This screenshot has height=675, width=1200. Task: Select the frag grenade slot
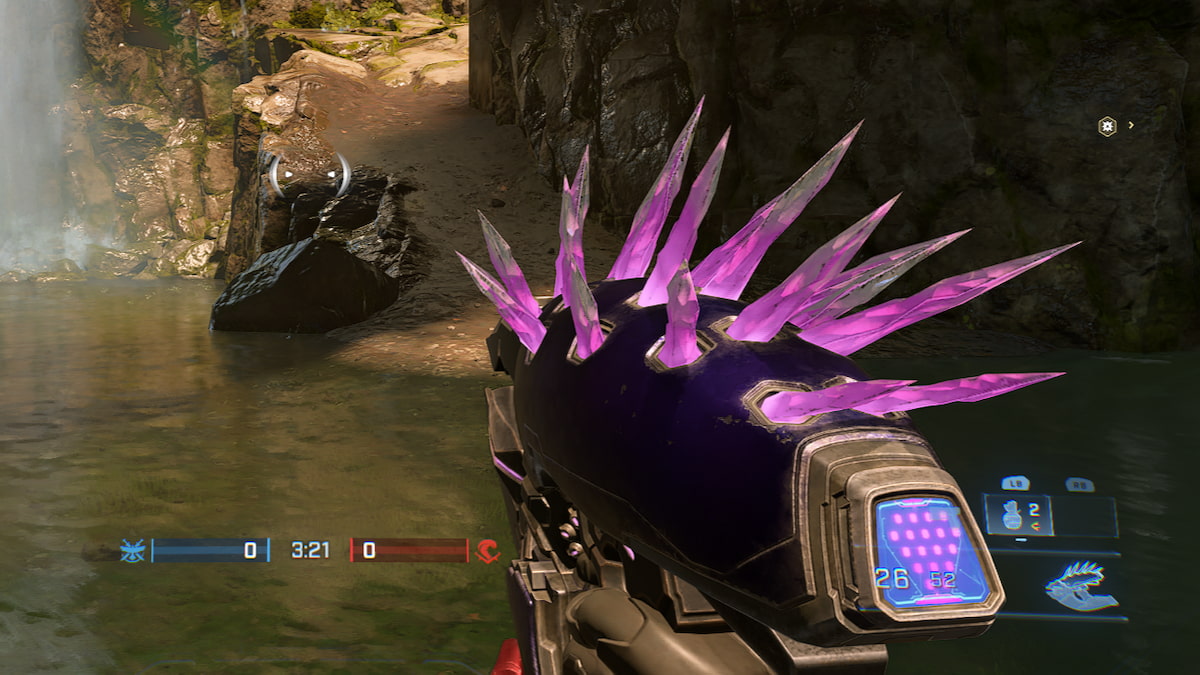click(1017, 515)
